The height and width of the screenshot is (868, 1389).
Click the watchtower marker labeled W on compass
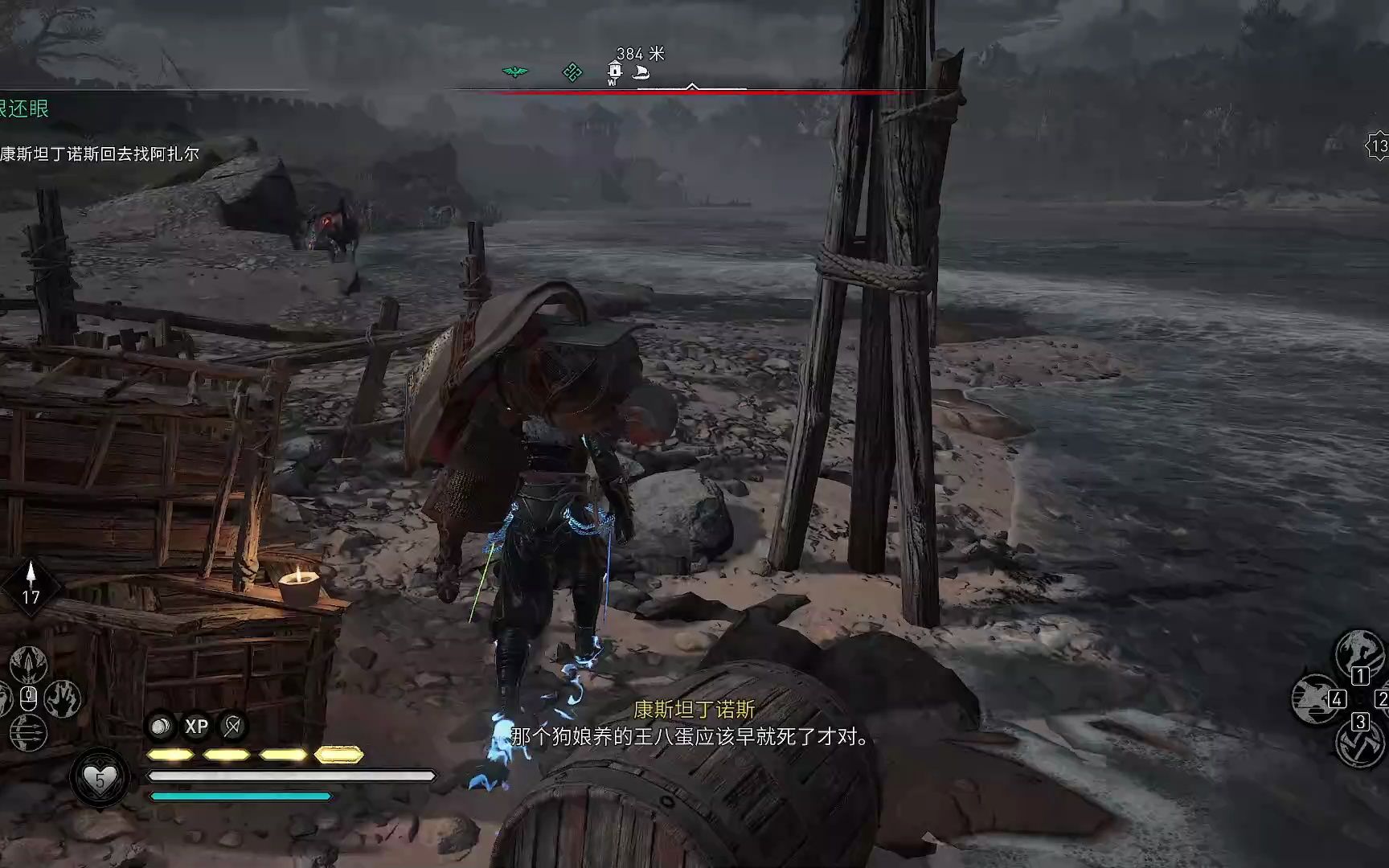(613, 71)
